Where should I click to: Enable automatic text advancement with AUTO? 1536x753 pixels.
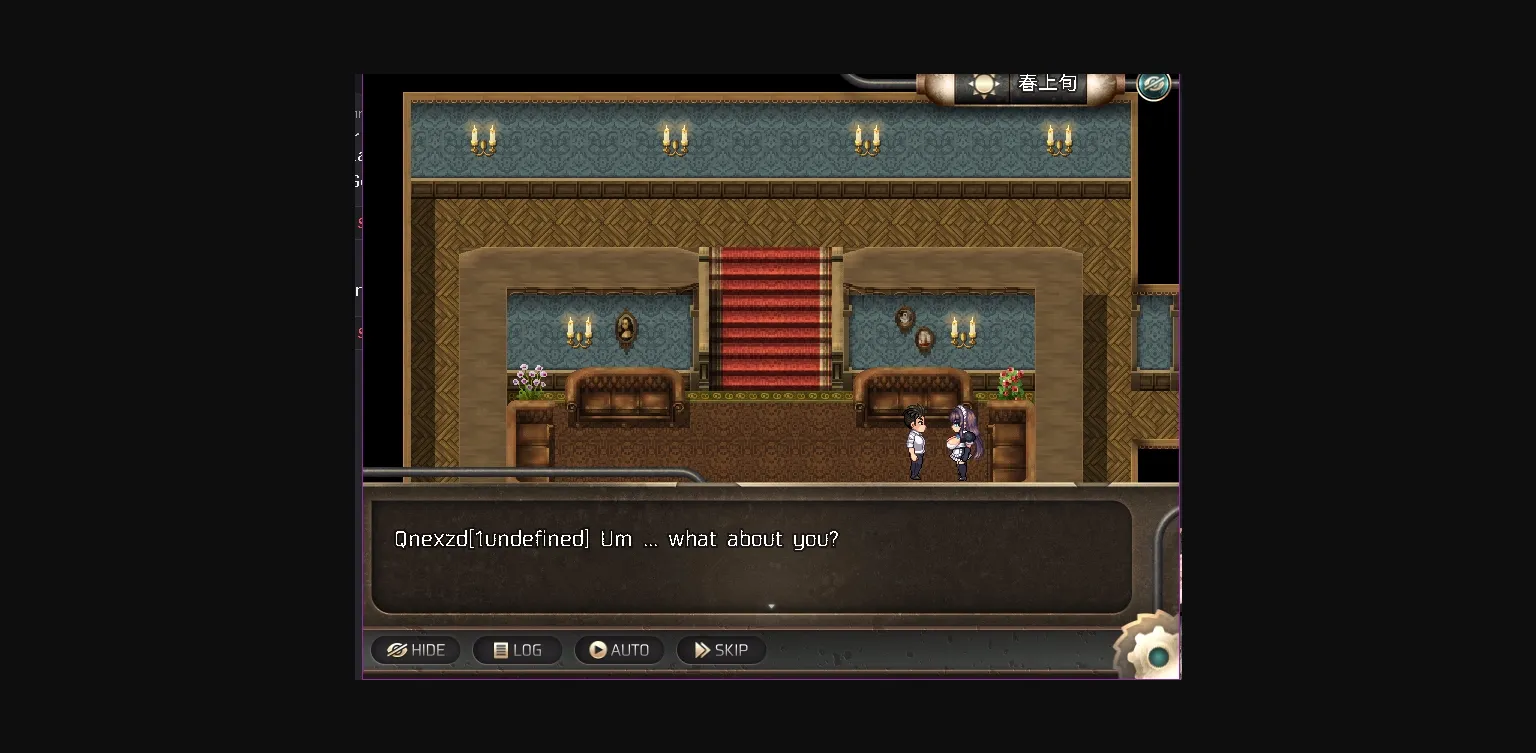tap(620, 650)
